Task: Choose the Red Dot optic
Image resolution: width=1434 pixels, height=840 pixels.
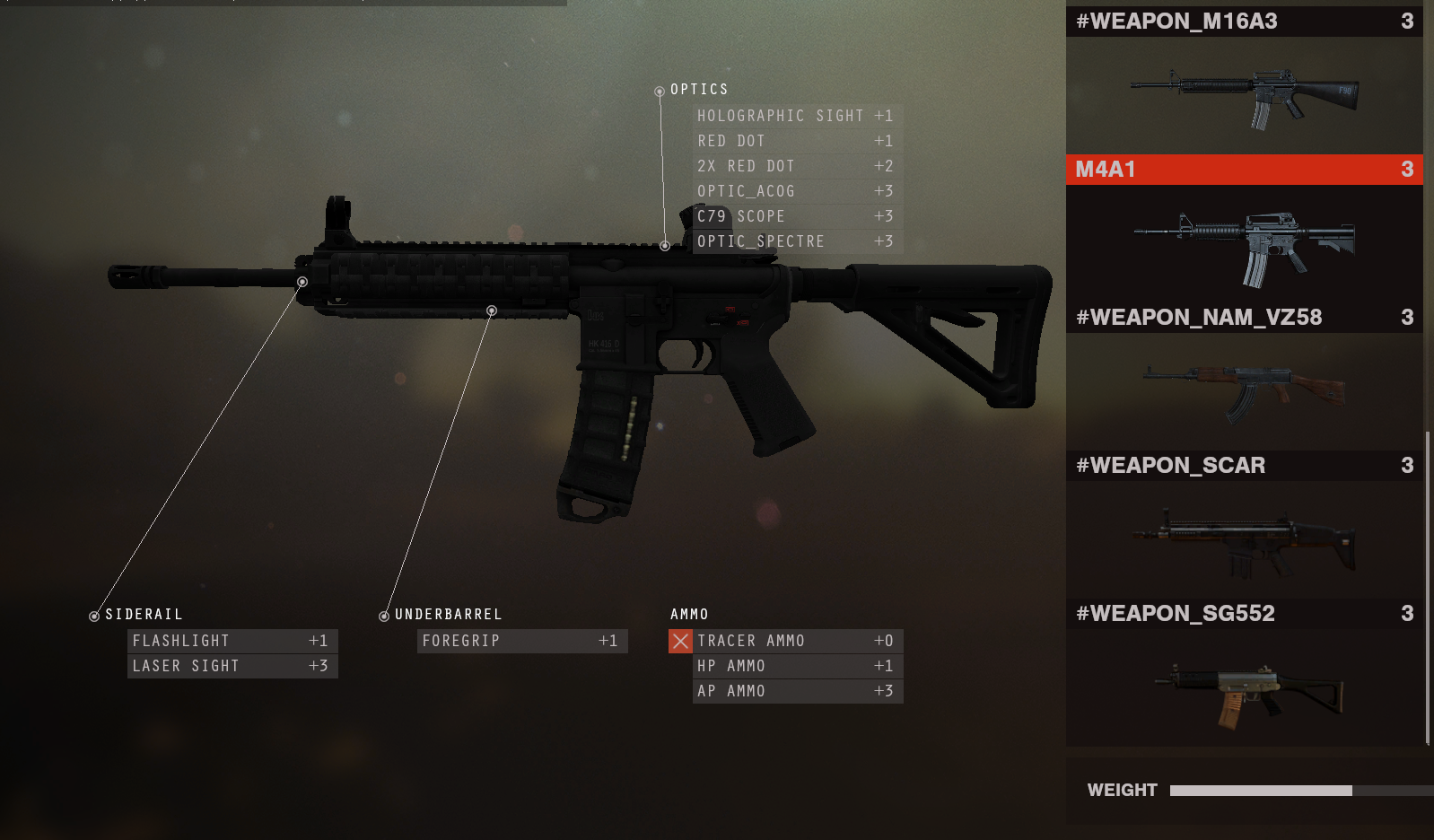Action: pyautogui.click(x=795, y=141)
